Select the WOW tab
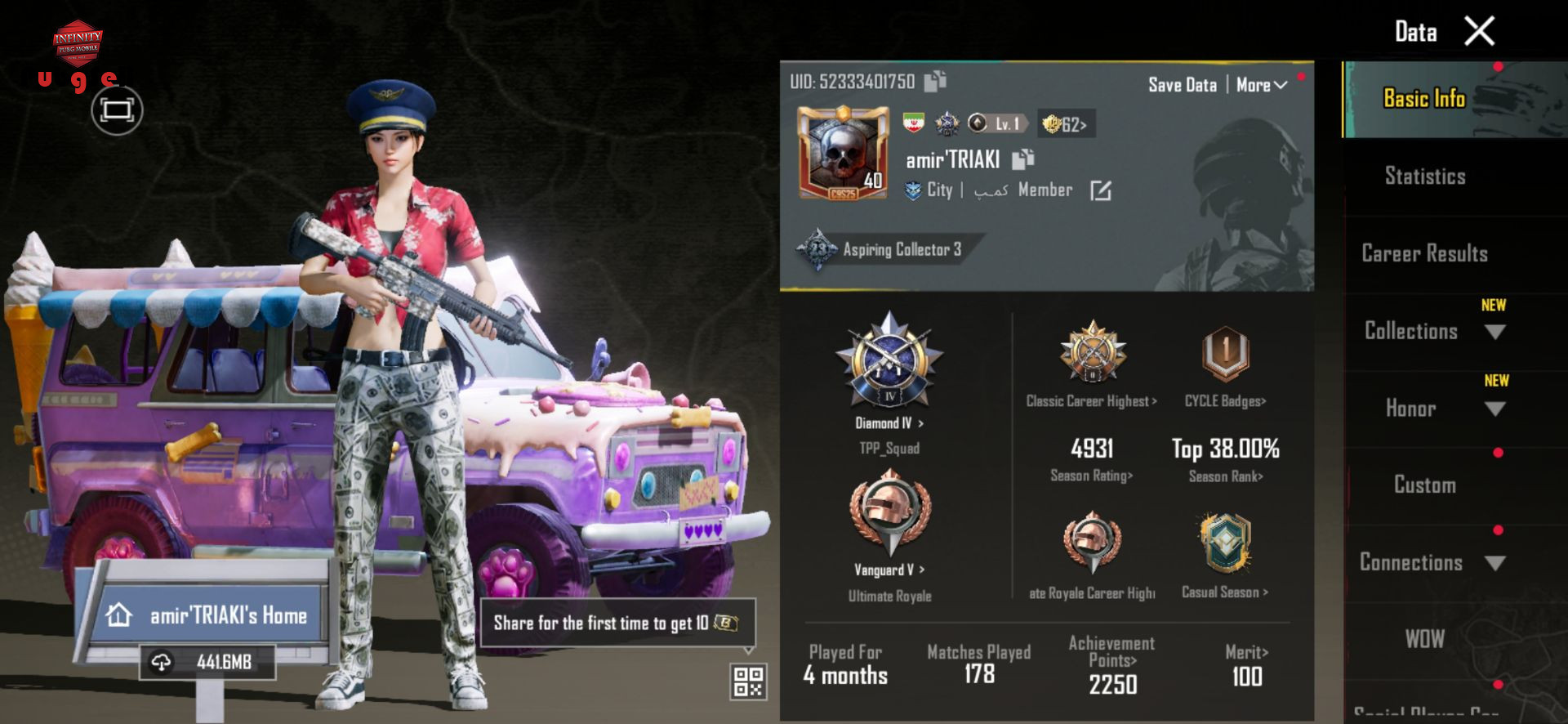 pos(1424,639)
